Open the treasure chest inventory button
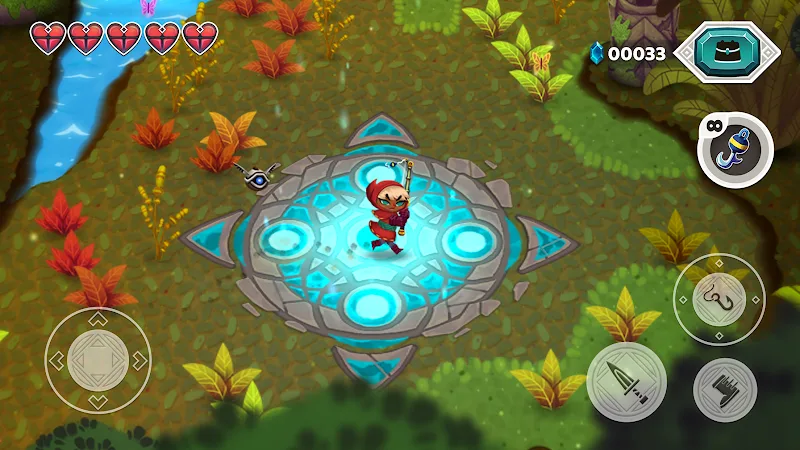This screenshot has width=800, height=450. (x=725, y=52)
